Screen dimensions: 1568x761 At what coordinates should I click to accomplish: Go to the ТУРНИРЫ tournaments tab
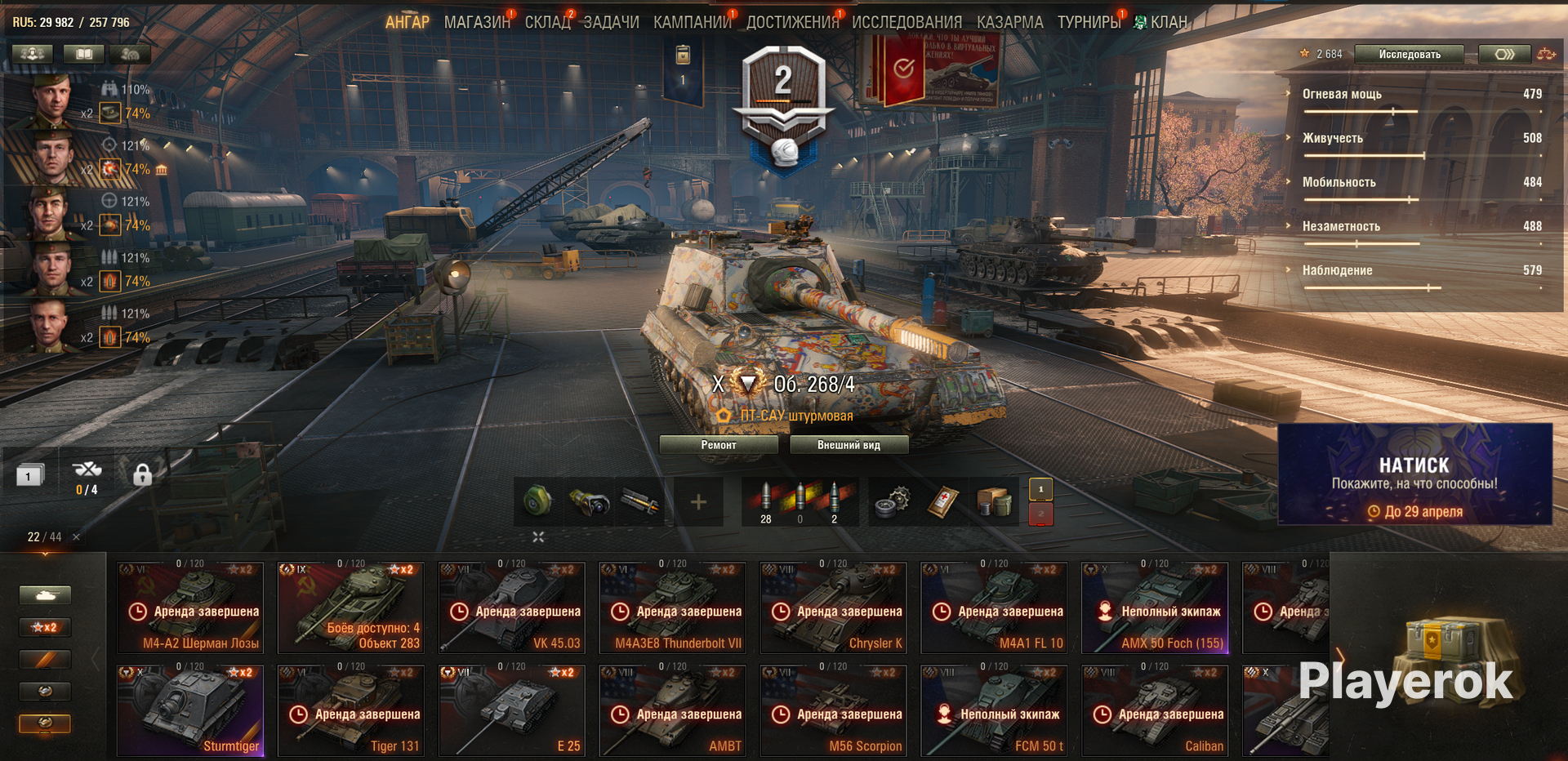pyautogui.click(x=1089, y=22)
